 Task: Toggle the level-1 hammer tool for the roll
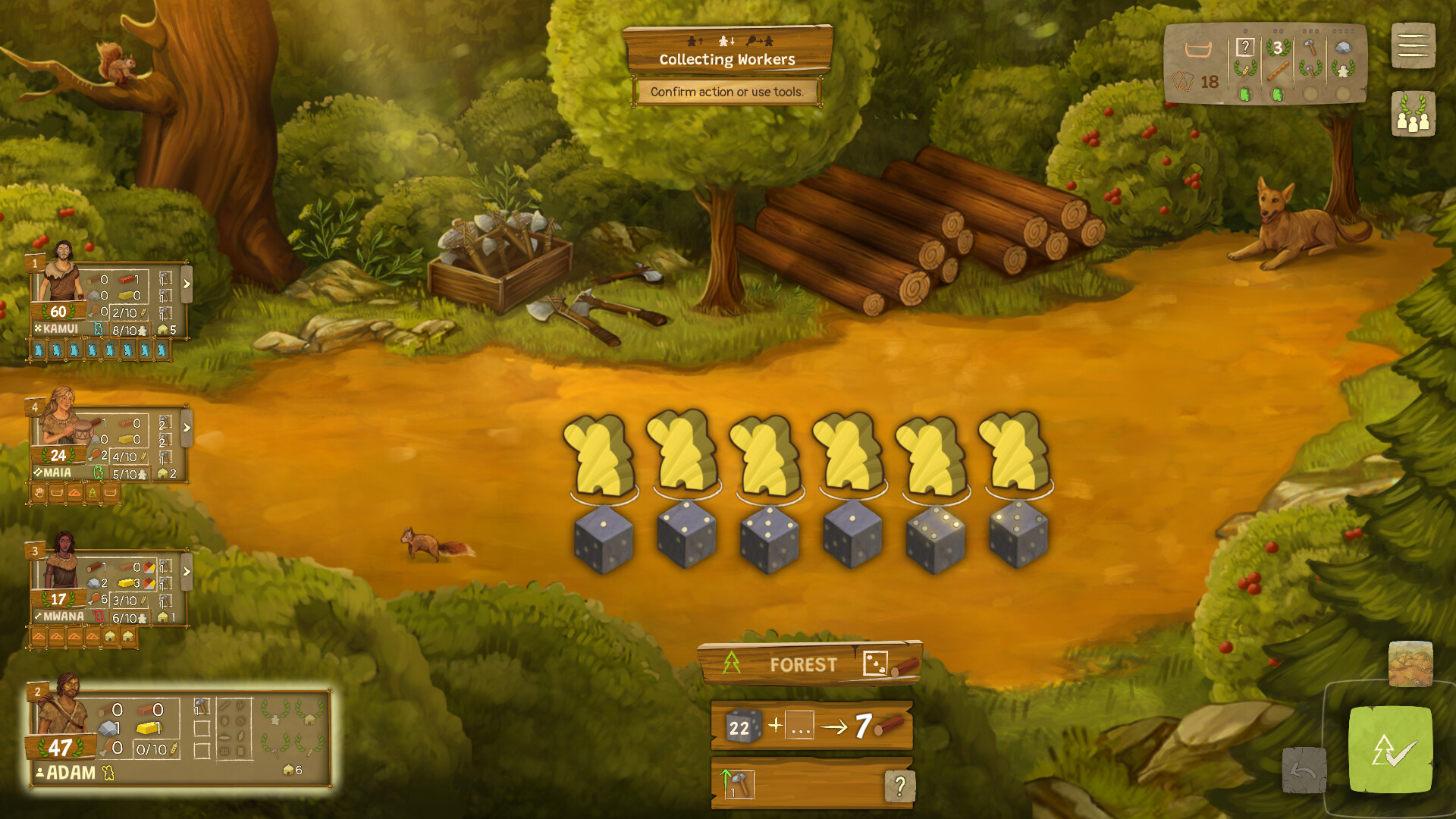pos(739,785)
